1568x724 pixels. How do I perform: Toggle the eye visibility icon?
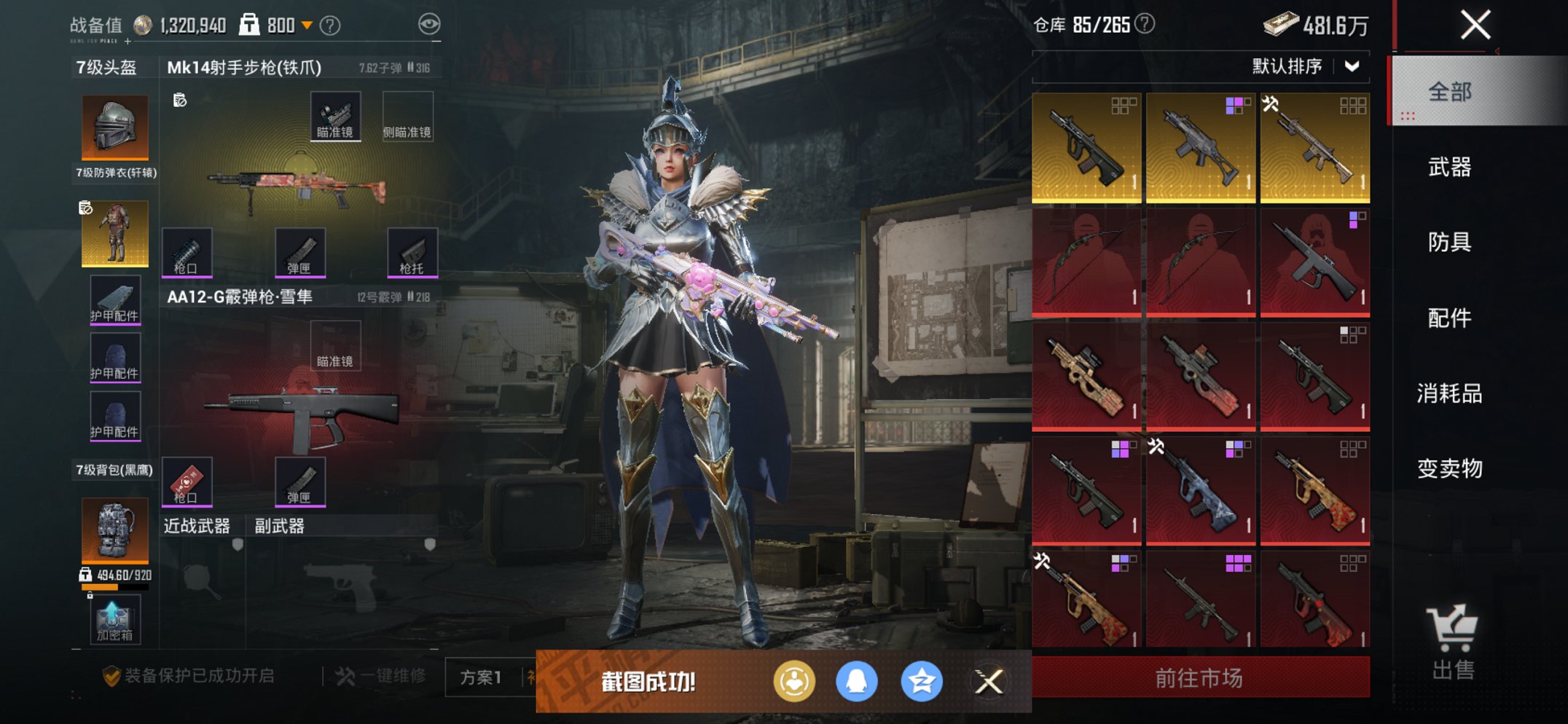pos(429,25)
